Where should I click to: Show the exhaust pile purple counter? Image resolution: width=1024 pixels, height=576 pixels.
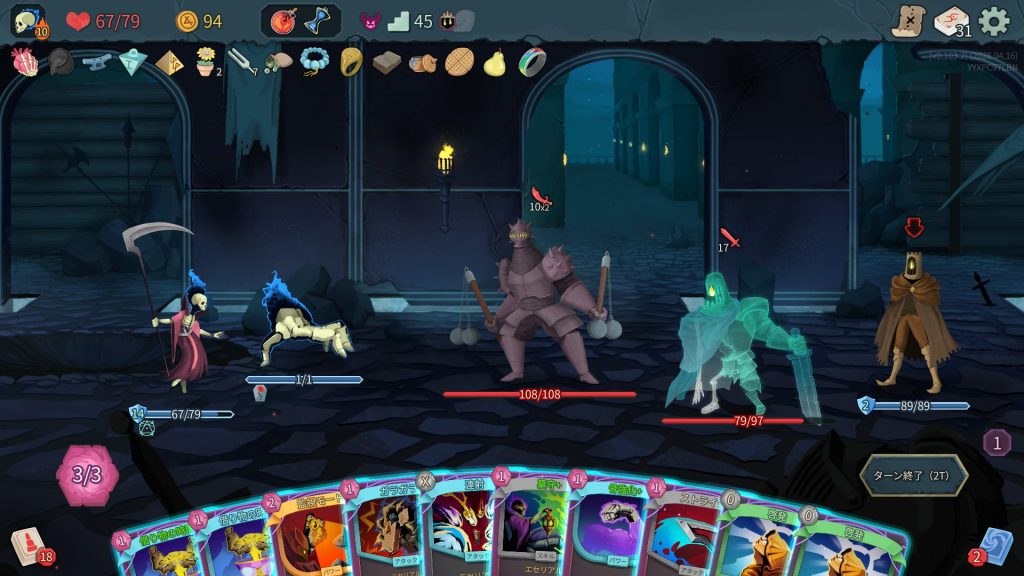point(996,442)
